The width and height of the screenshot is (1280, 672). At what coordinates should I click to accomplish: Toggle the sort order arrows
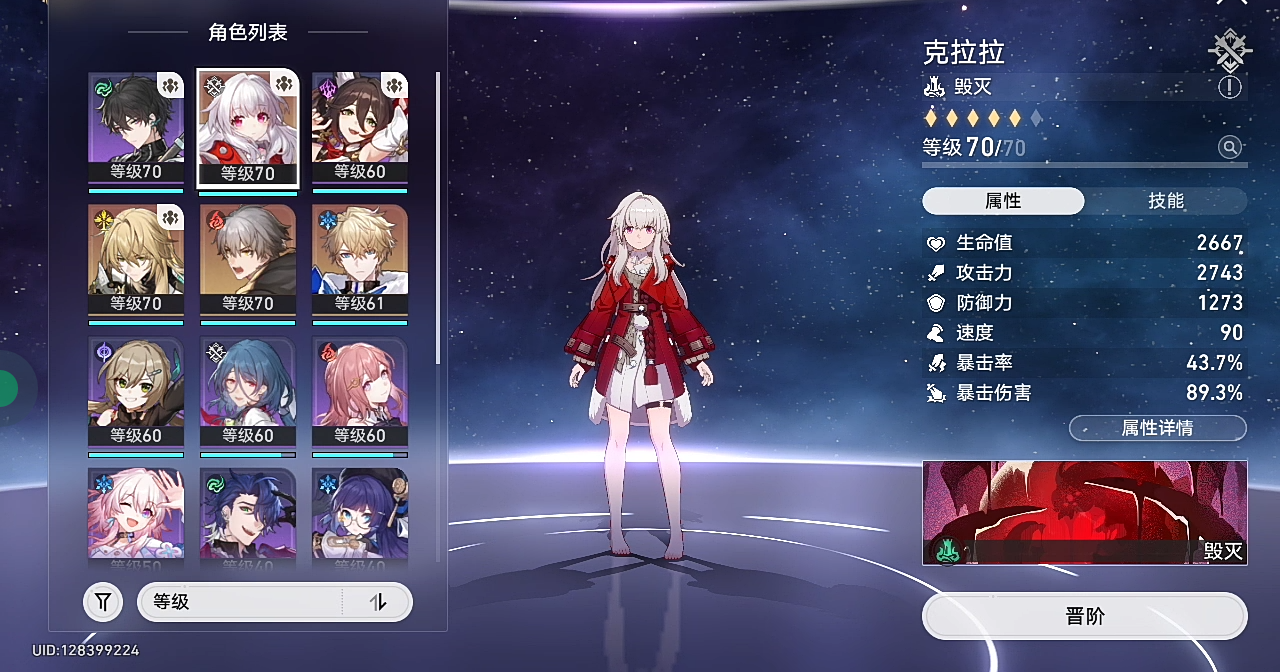pyautogui.click(x=377, y=602)
